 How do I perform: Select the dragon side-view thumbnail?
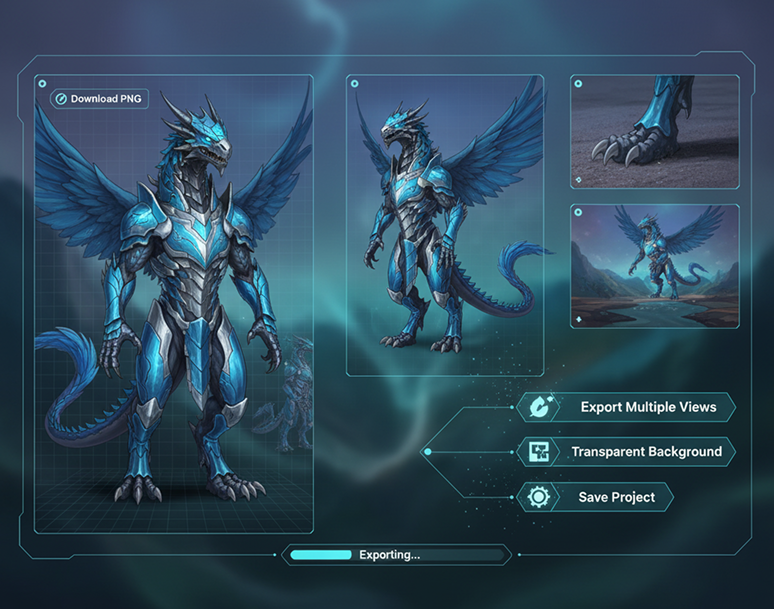pos(445,225)
